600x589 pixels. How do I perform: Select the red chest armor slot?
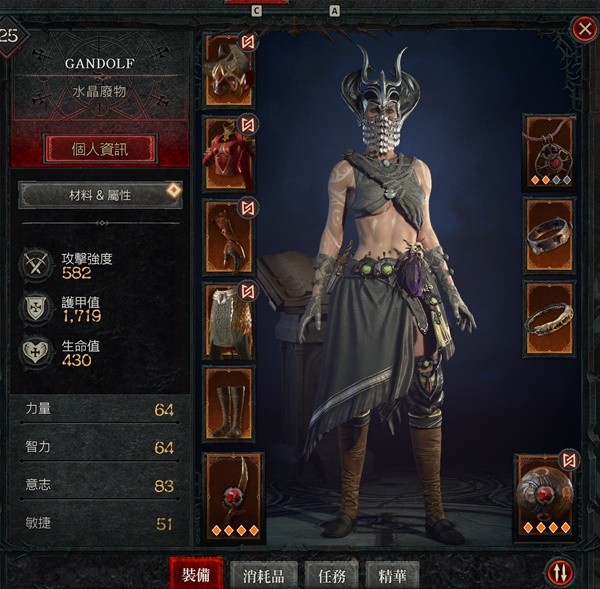[x=229, y=151]
